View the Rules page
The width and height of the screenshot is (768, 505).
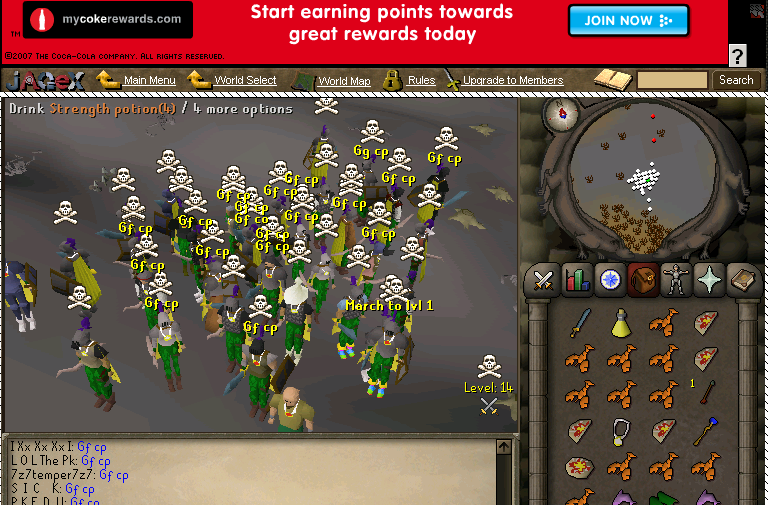point(421,80)
